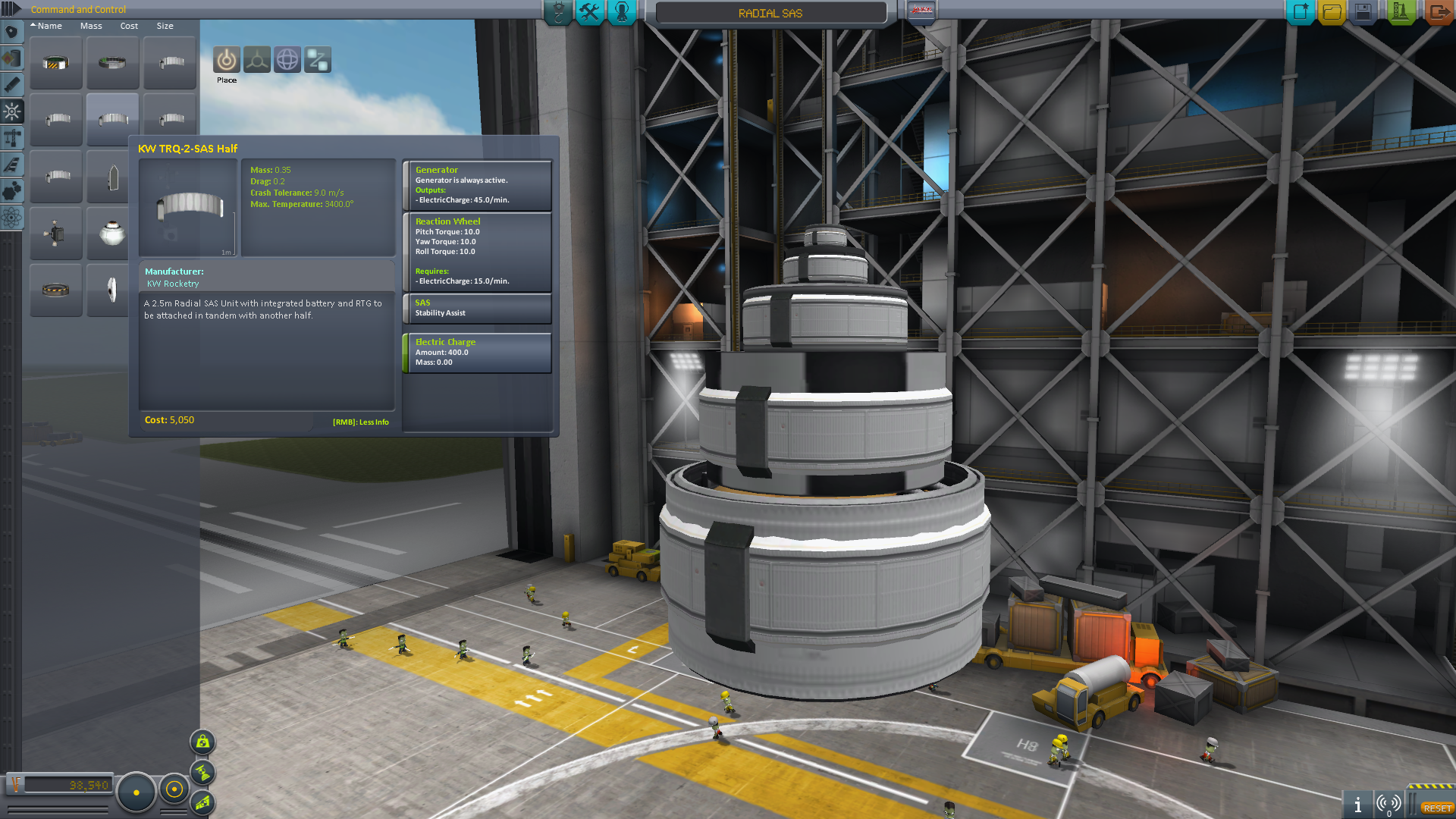
Task: Start a new craft
Action: click(x=1300, y=12)
